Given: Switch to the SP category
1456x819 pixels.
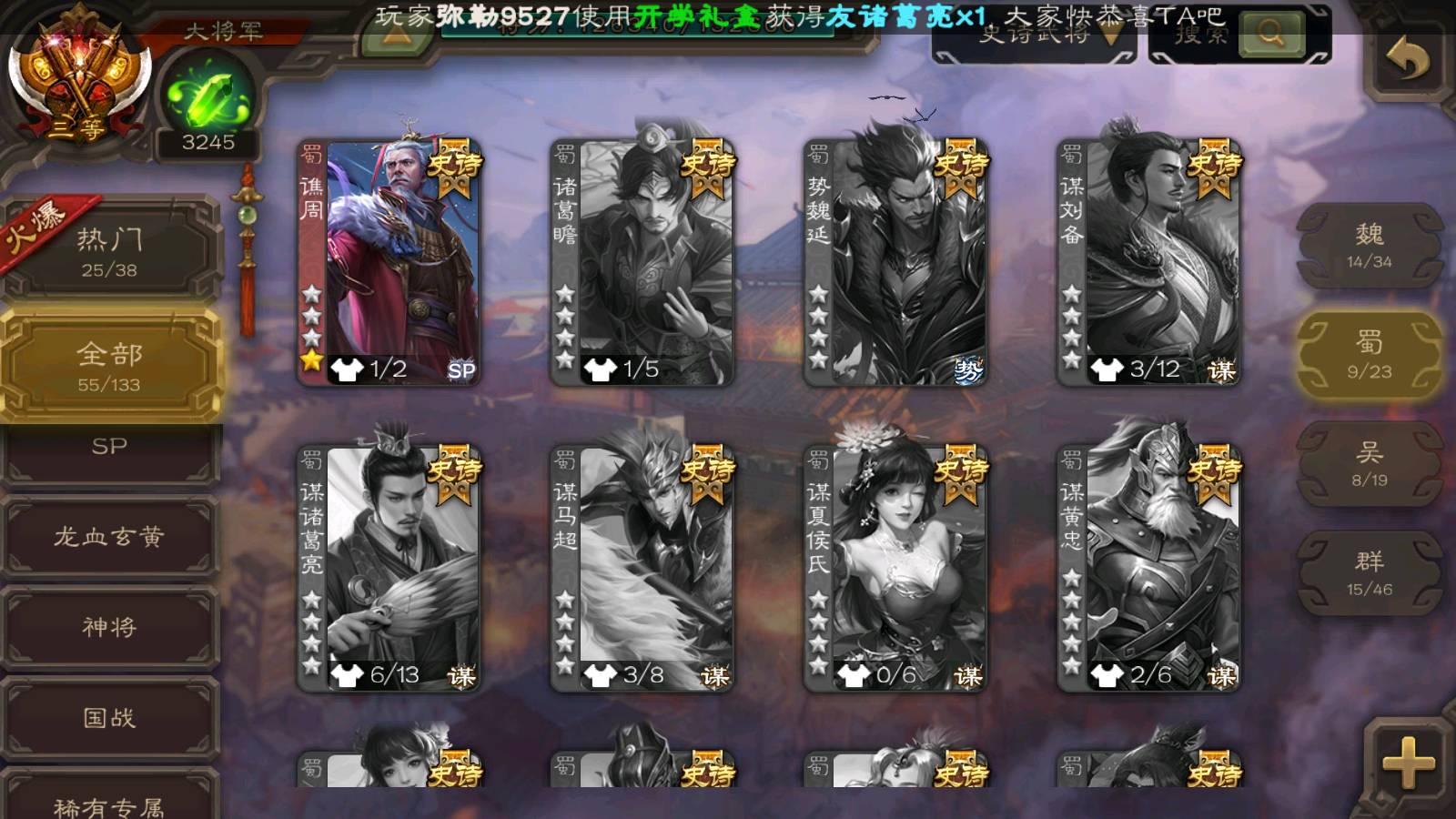Looking at the screenshot, I should point(109,448).
